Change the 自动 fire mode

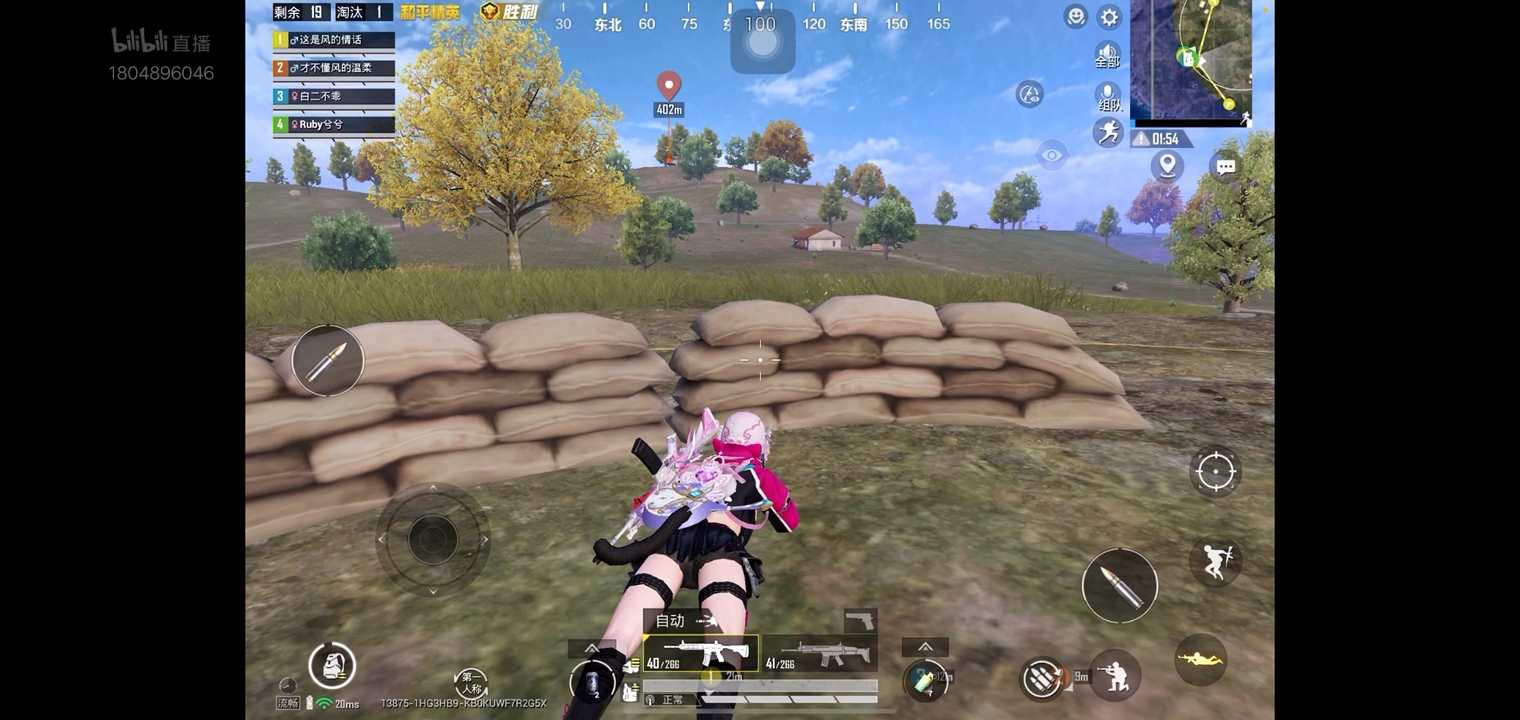680,621
